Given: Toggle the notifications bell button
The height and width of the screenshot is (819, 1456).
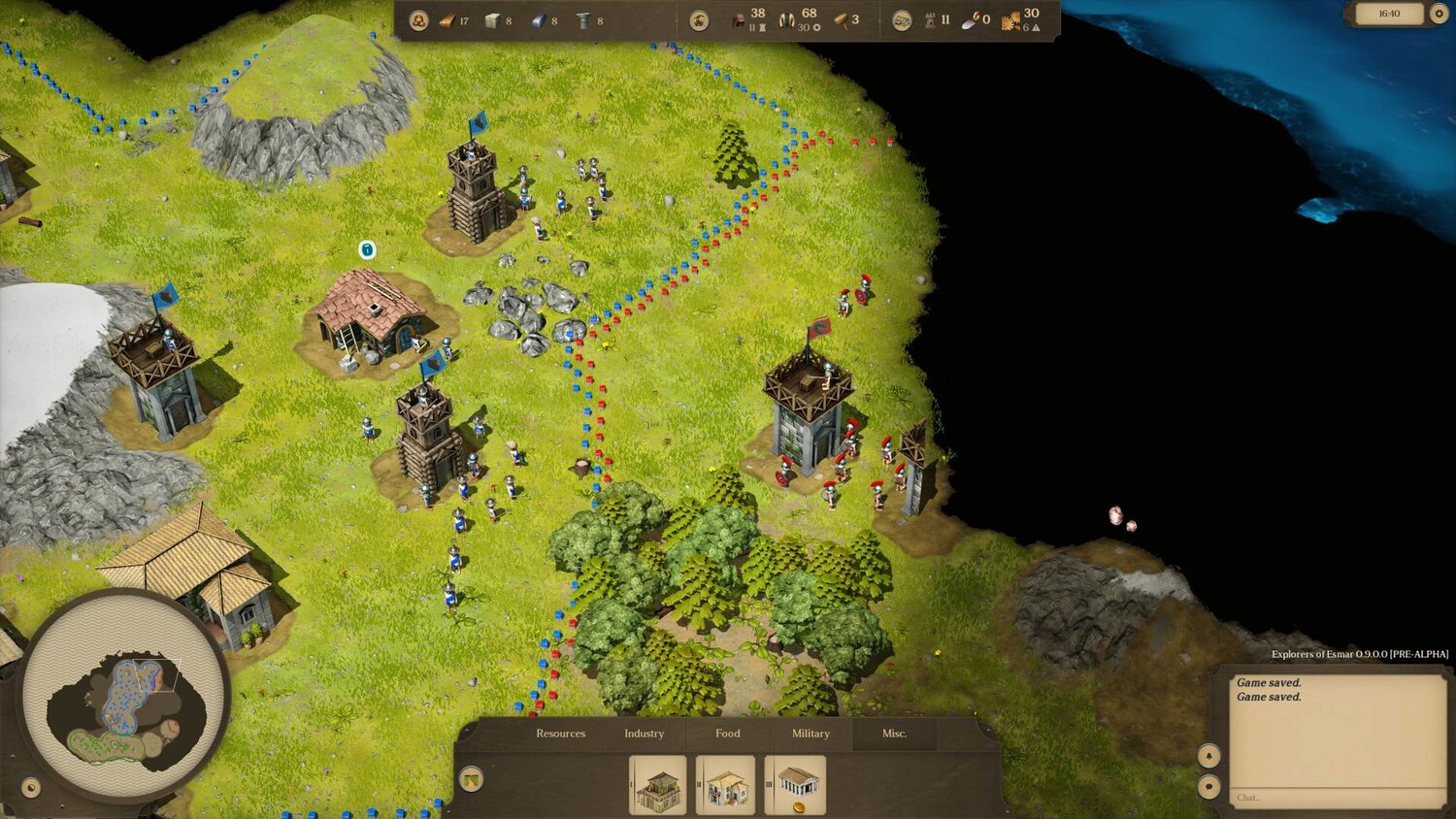Looking at the screenshot, I should [1209, 755].
